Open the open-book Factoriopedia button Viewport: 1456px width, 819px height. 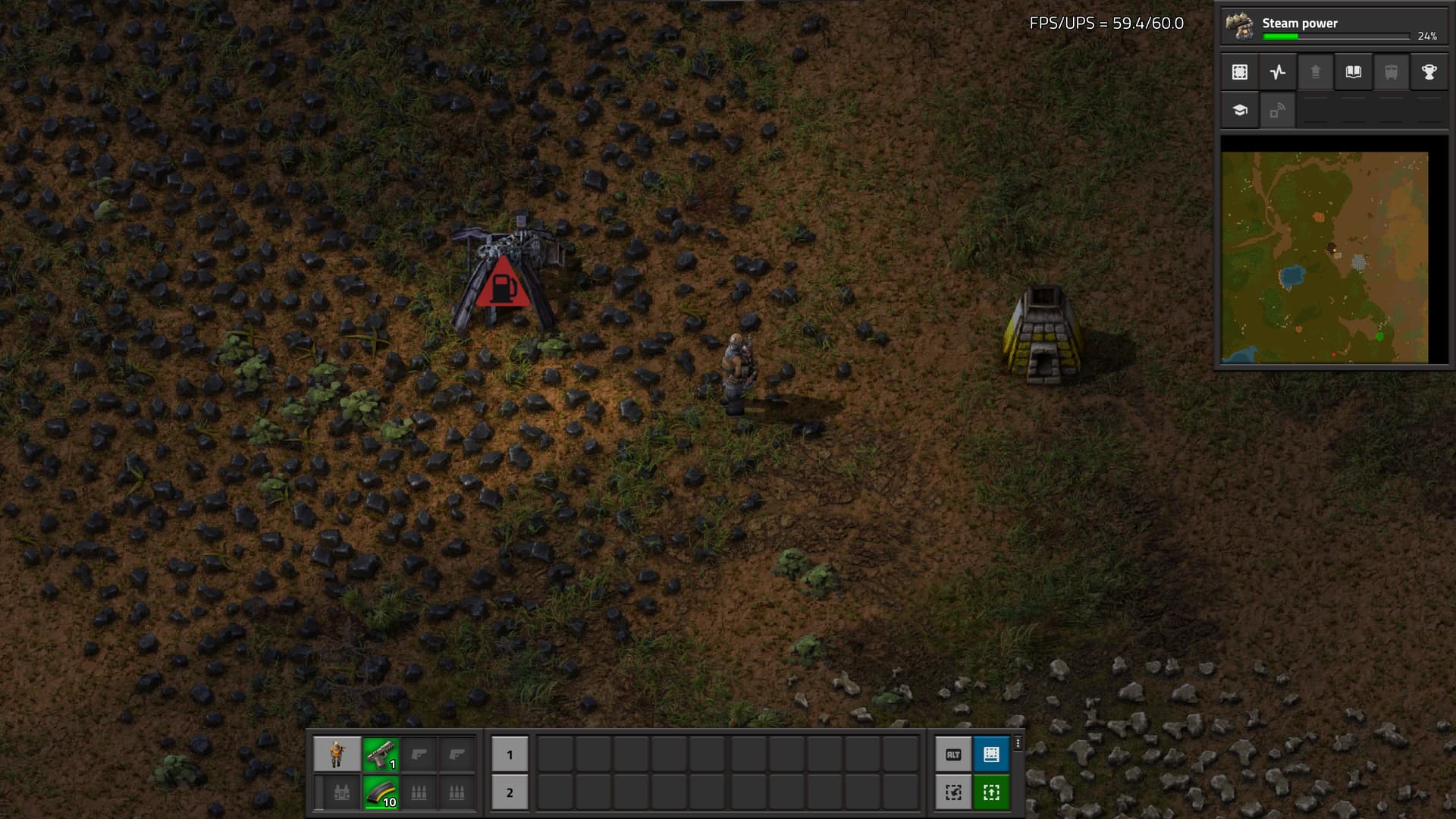[x=1354, y=72]
